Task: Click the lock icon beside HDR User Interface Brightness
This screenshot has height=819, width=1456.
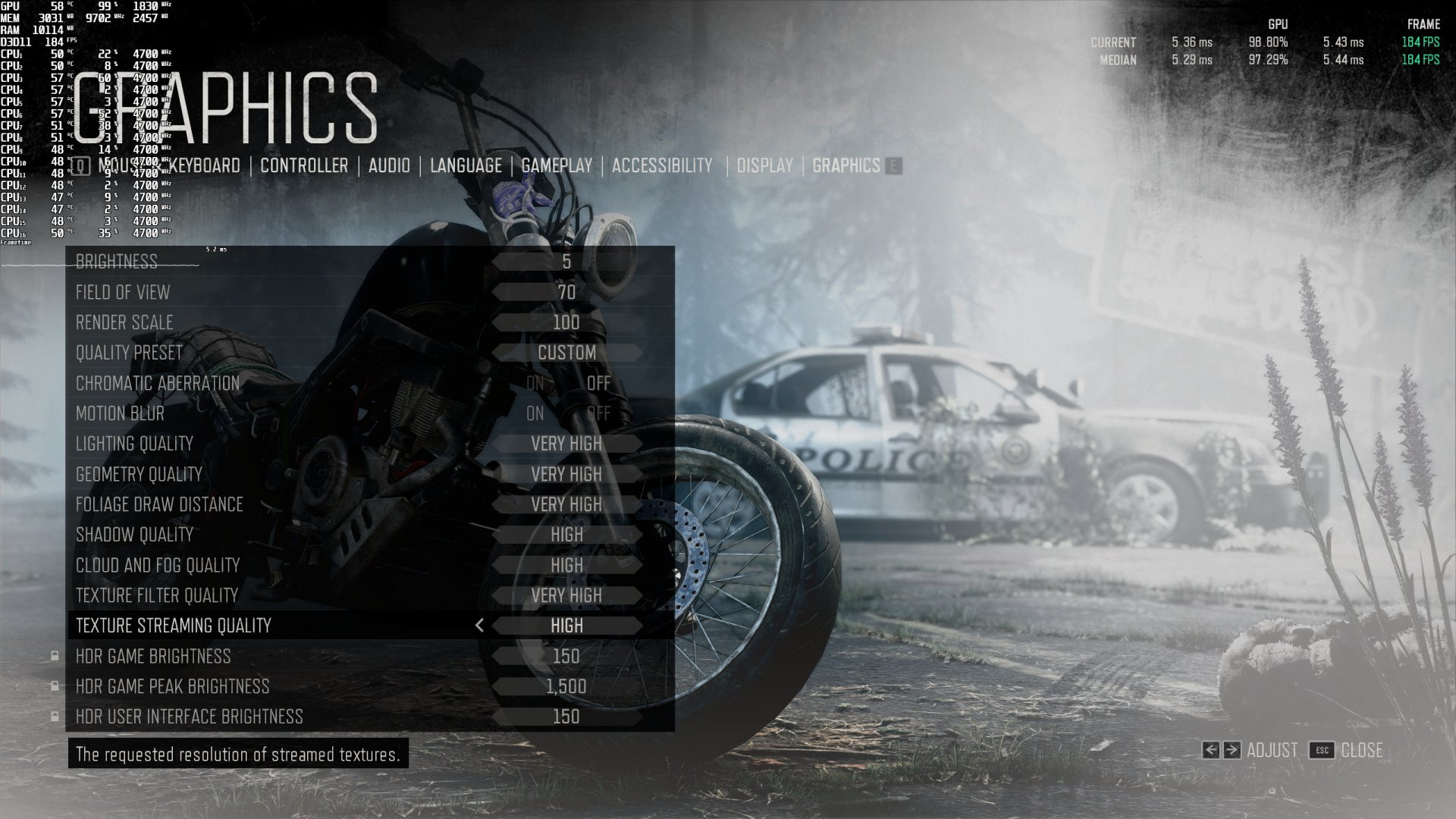Action: click(55, 716)
